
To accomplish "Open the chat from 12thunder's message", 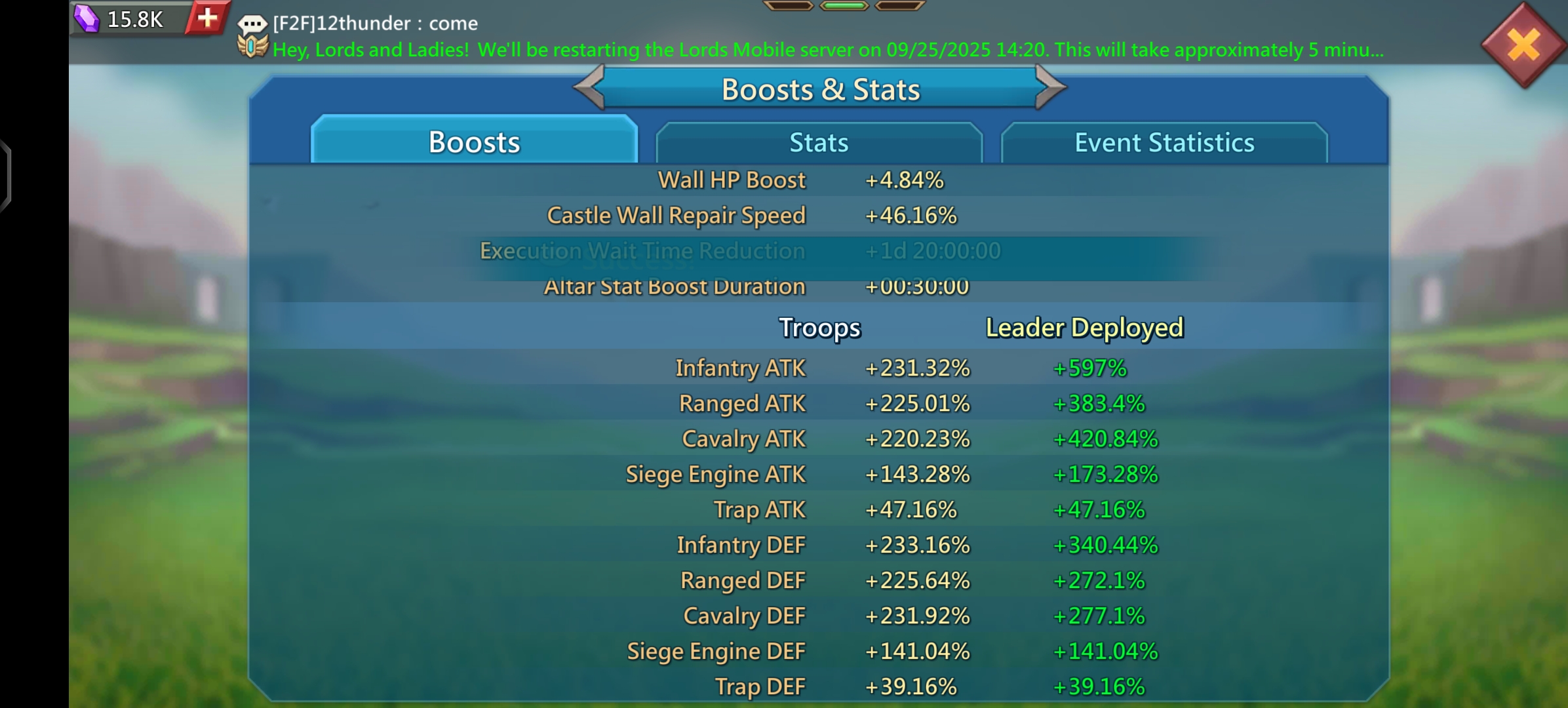I will [x=374, y=24].
